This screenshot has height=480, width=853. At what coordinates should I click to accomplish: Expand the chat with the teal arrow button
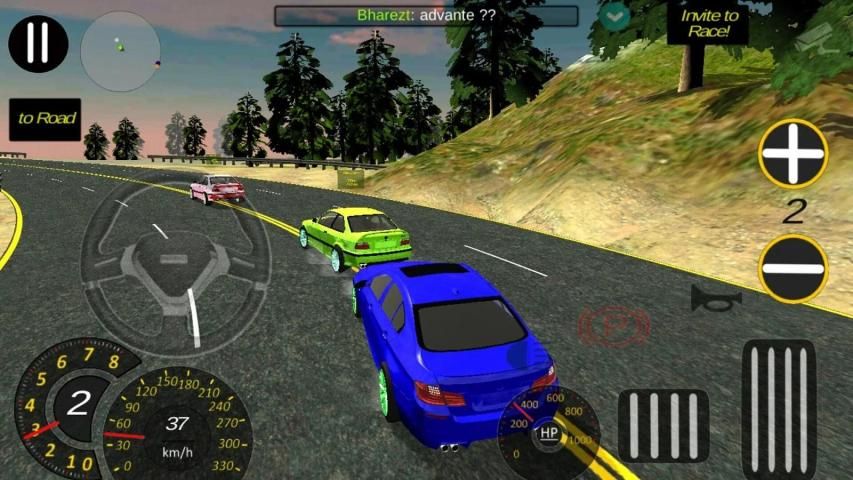click(x=614, y=16)
